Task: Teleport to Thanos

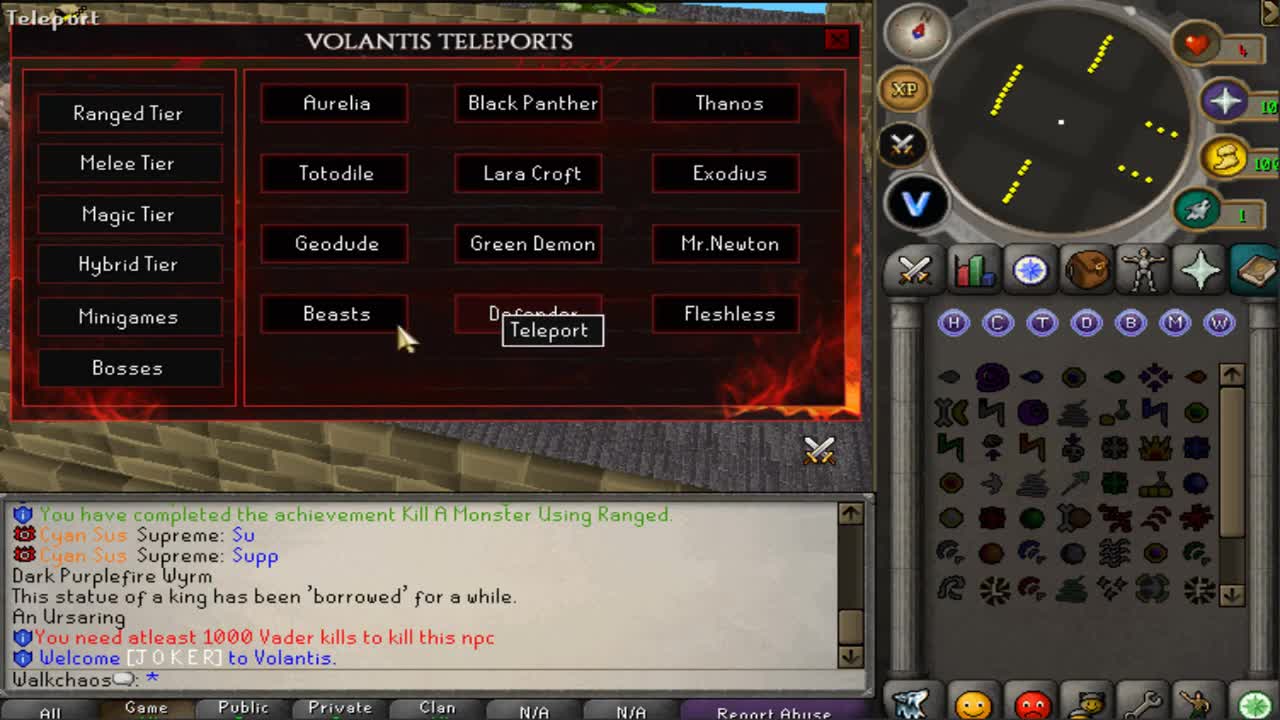Action: tap(725, 103)
